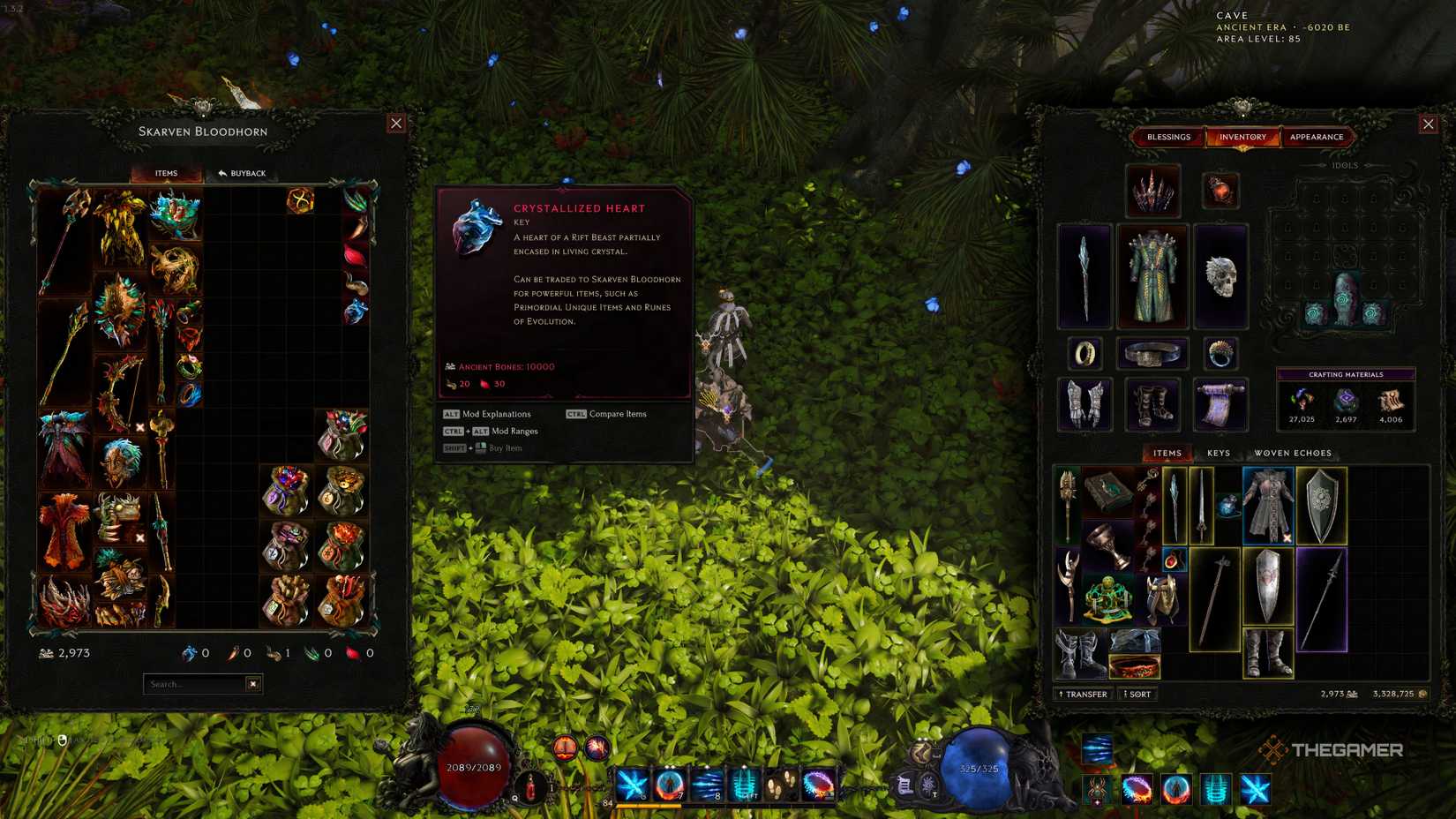Select the equipped skull helmet in the inventory panel
Image resolution: width=1456 pixels, height=819 pixels.
pos(1221,276)
